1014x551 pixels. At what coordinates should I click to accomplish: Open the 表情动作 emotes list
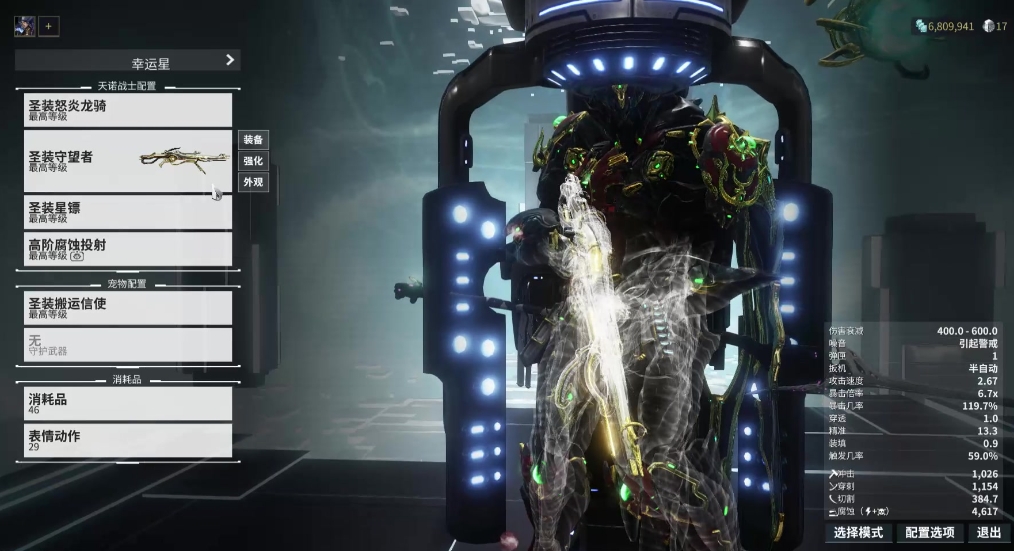pos(127,440)
